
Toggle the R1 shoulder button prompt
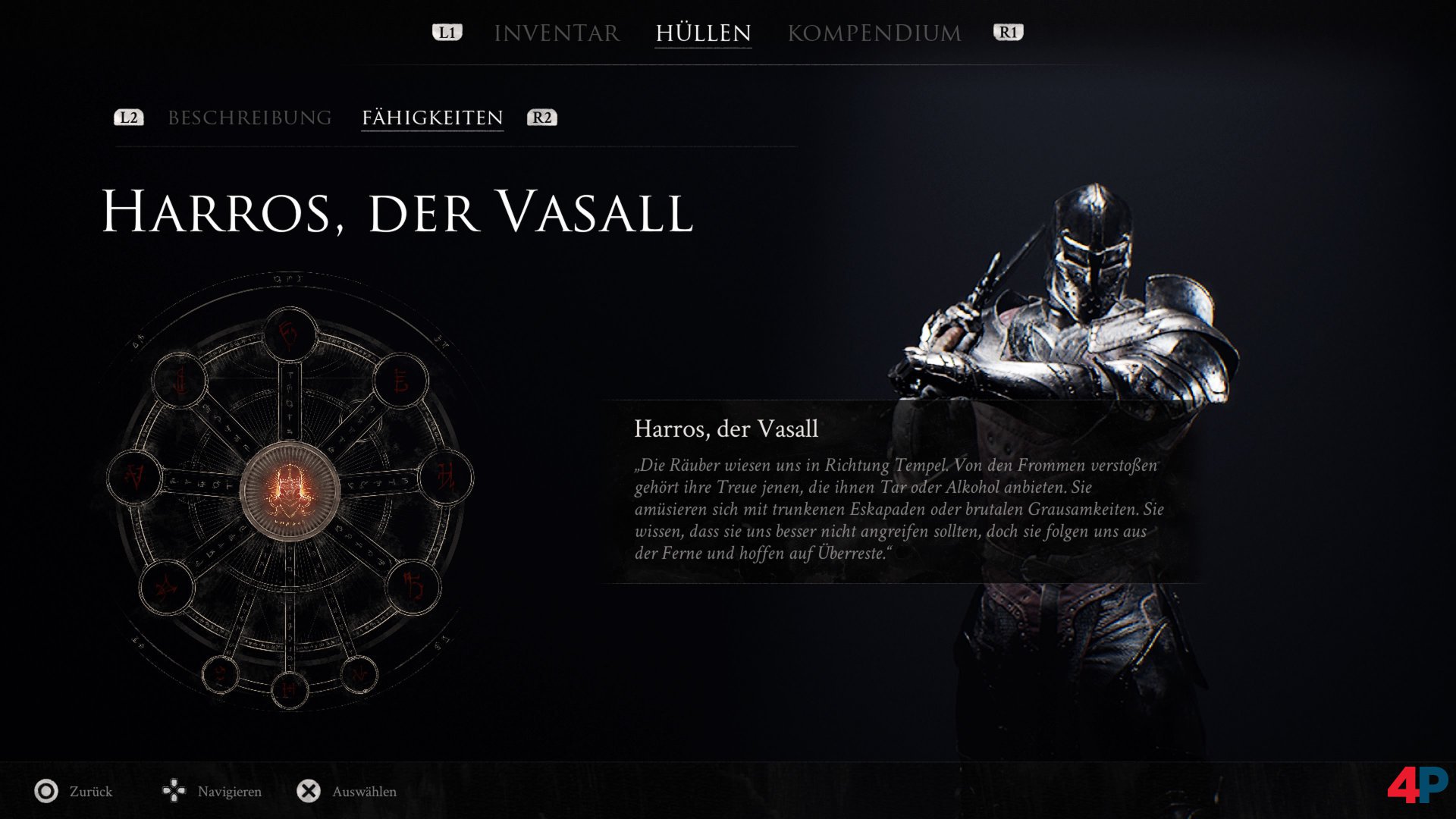[x=1009, y=33]
